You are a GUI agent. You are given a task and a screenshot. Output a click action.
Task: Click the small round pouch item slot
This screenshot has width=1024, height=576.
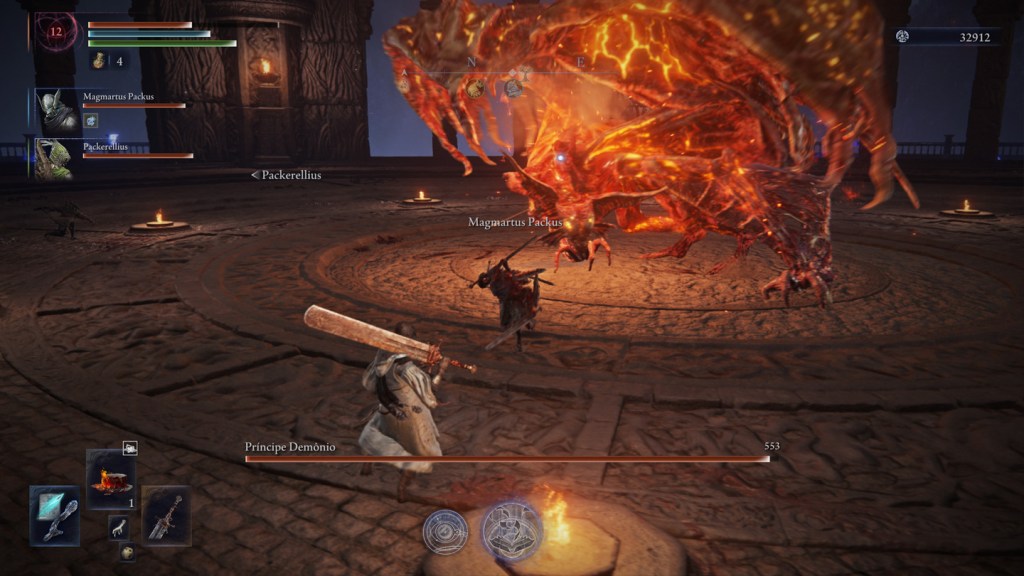point(127,550)
